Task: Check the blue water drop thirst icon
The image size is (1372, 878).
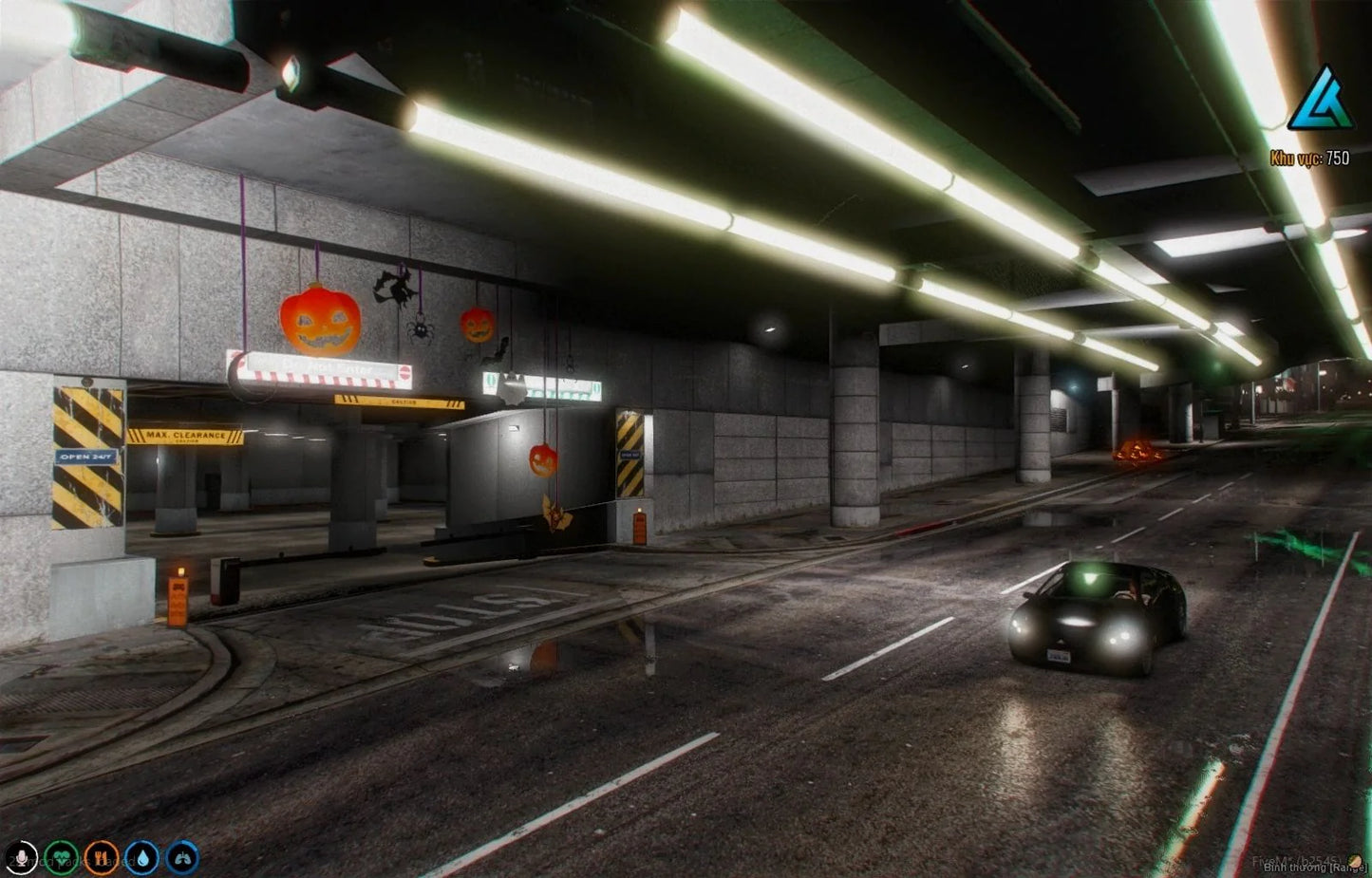Action: click(142, 858)
